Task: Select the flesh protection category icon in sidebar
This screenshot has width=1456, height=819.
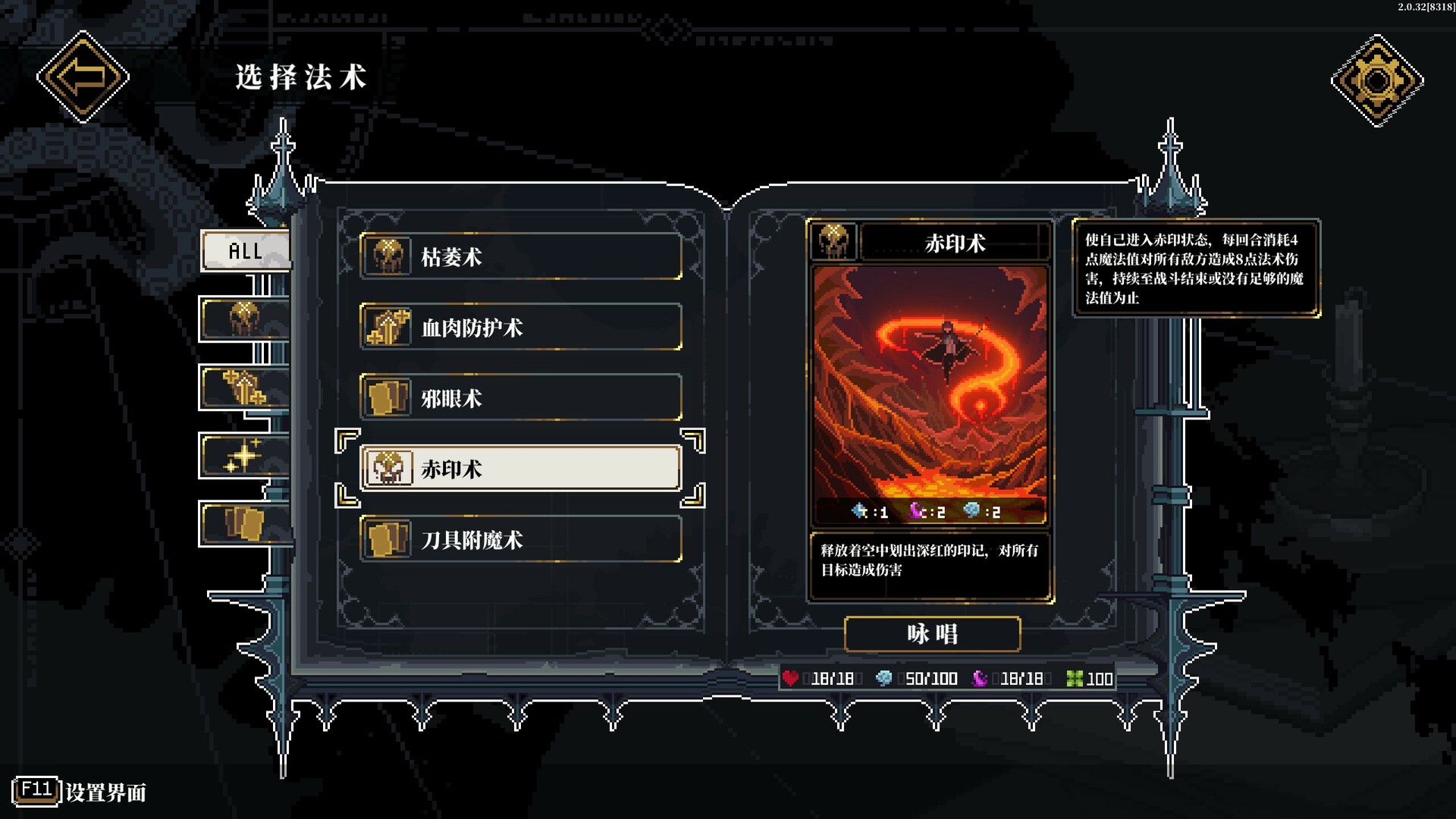Action: (x=243, y=385)
